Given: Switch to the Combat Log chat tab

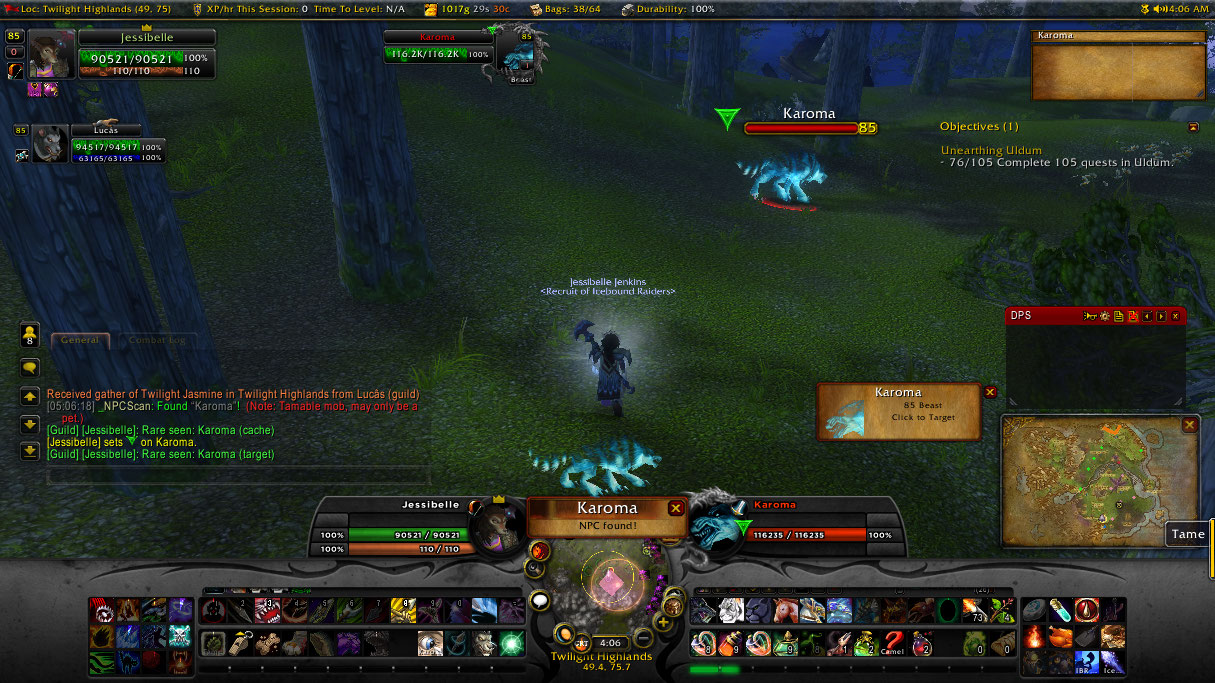Looking at the screenshot, I should (x=157, y=340).
